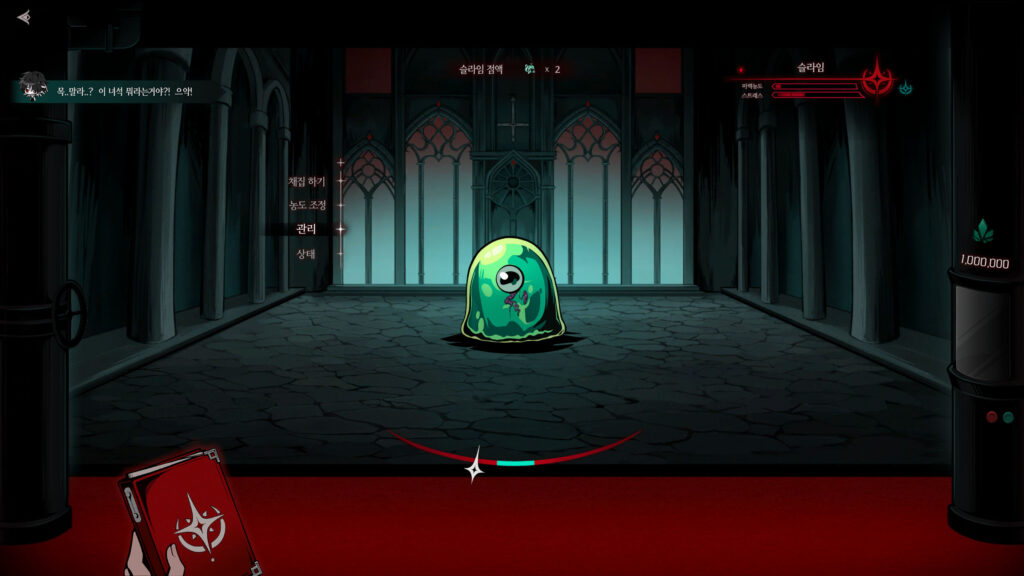This screenshot has width=1024, height=576.
Task: Select the 채집 하기 menu option
Action: click(x=307, y=181)
